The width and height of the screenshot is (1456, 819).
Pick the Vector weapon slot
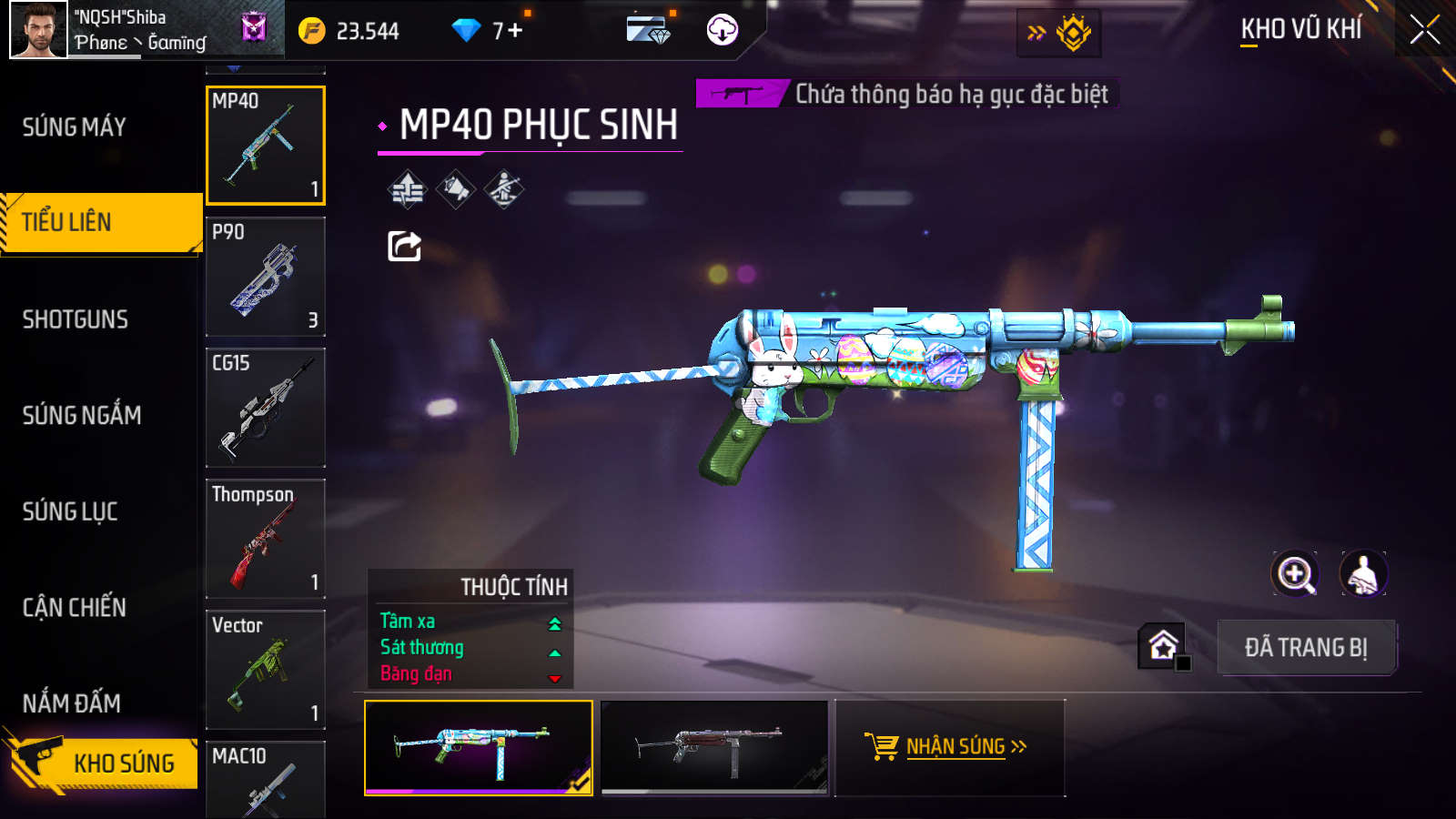(266, 670)
